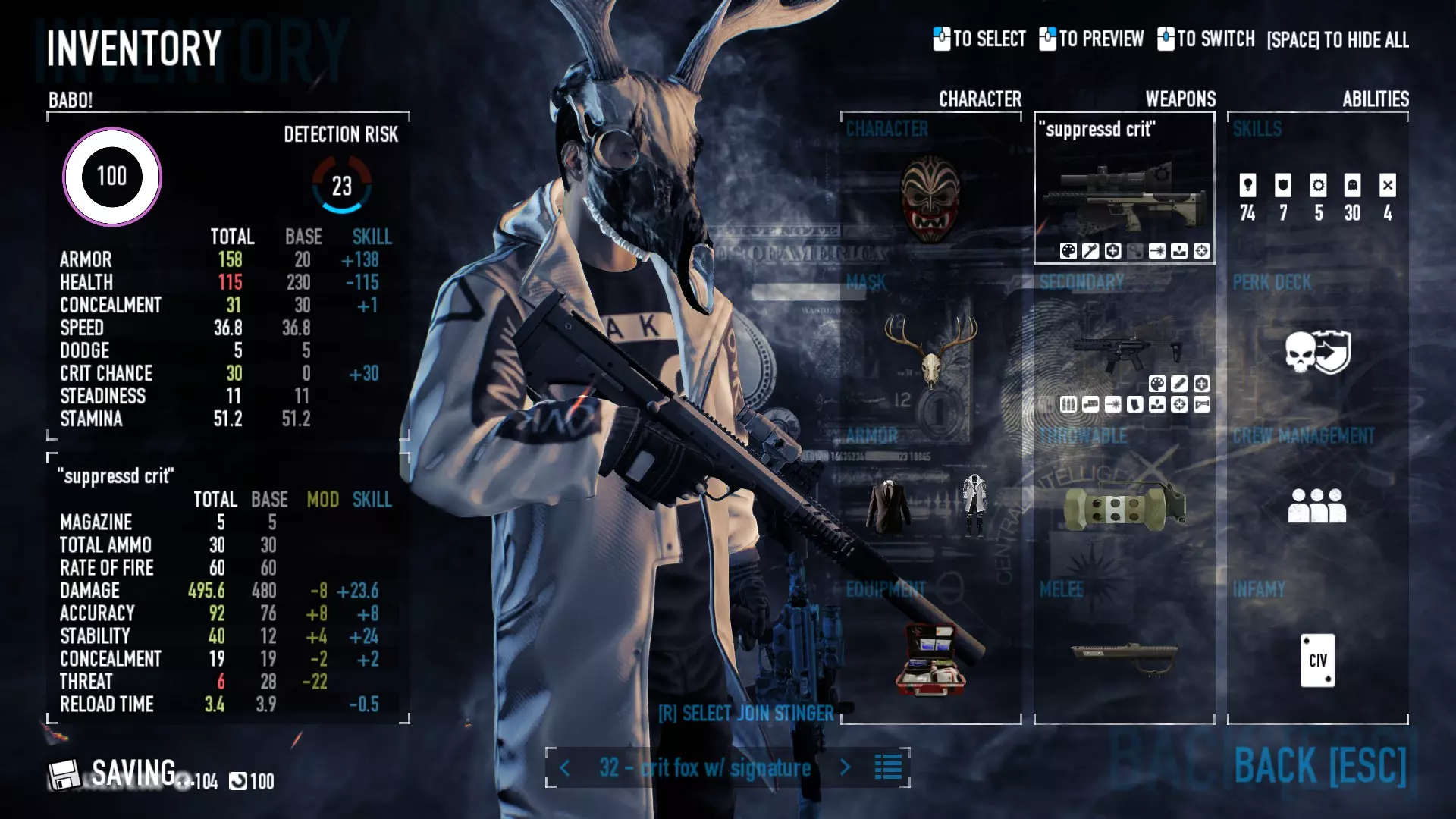Open the loadout profile list
The width and height of the screenshot is (1456, 819).
click(888, 767)
